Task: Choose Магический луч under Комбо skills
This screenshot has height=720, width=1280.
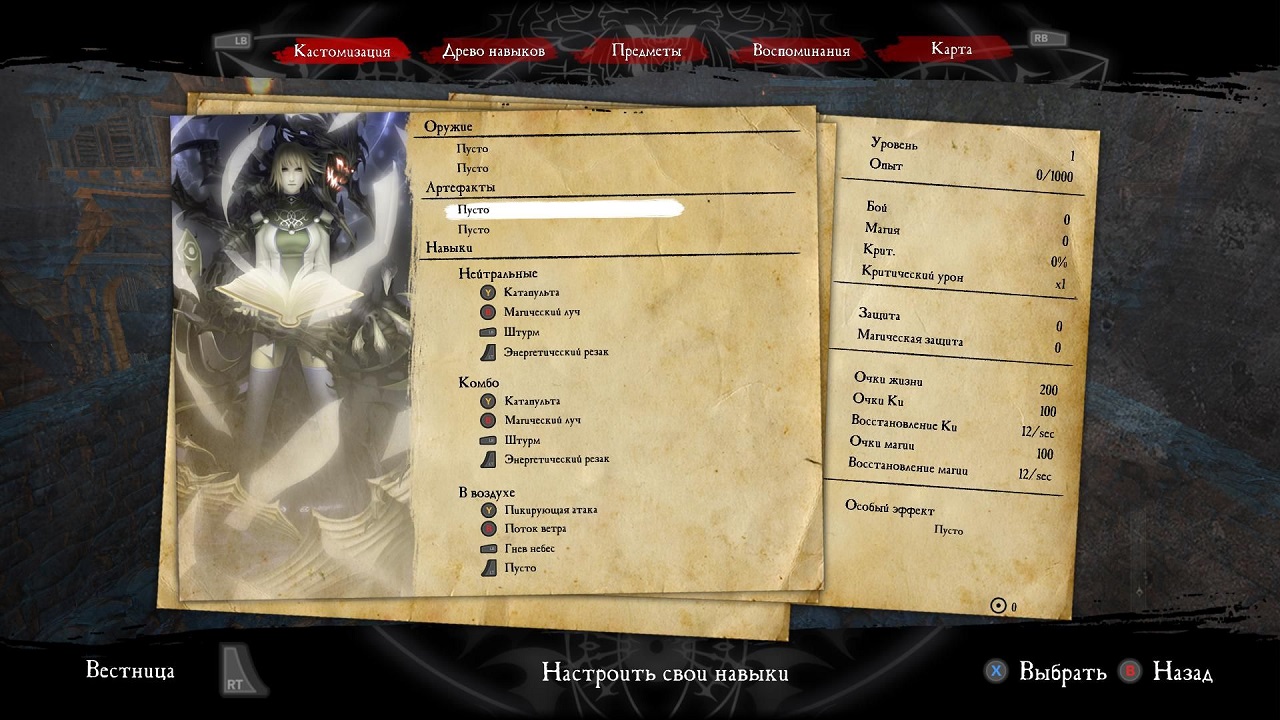Action: (542, 420)
